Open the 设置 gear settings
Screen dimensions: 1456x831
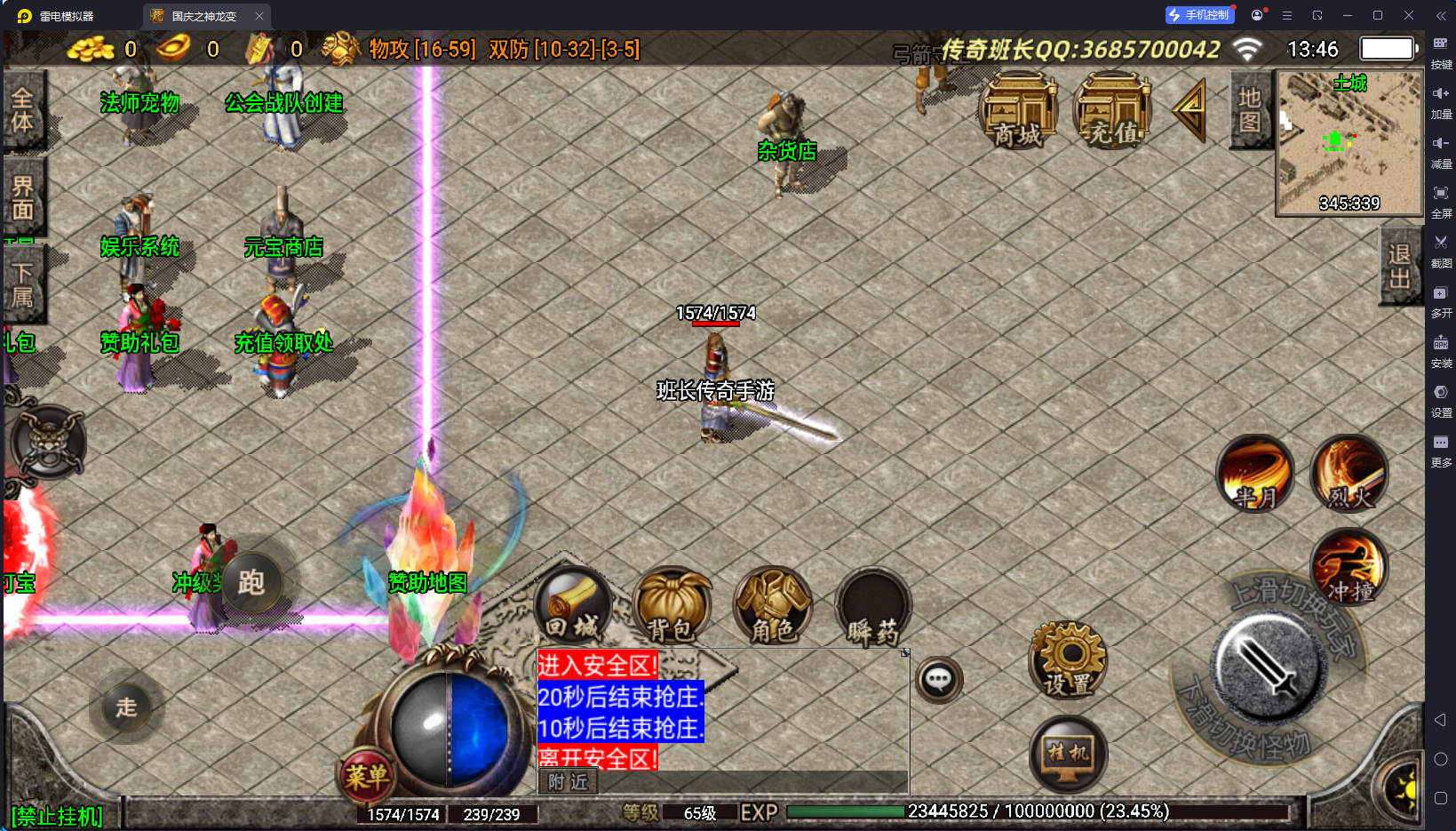tap(1068, 660)
